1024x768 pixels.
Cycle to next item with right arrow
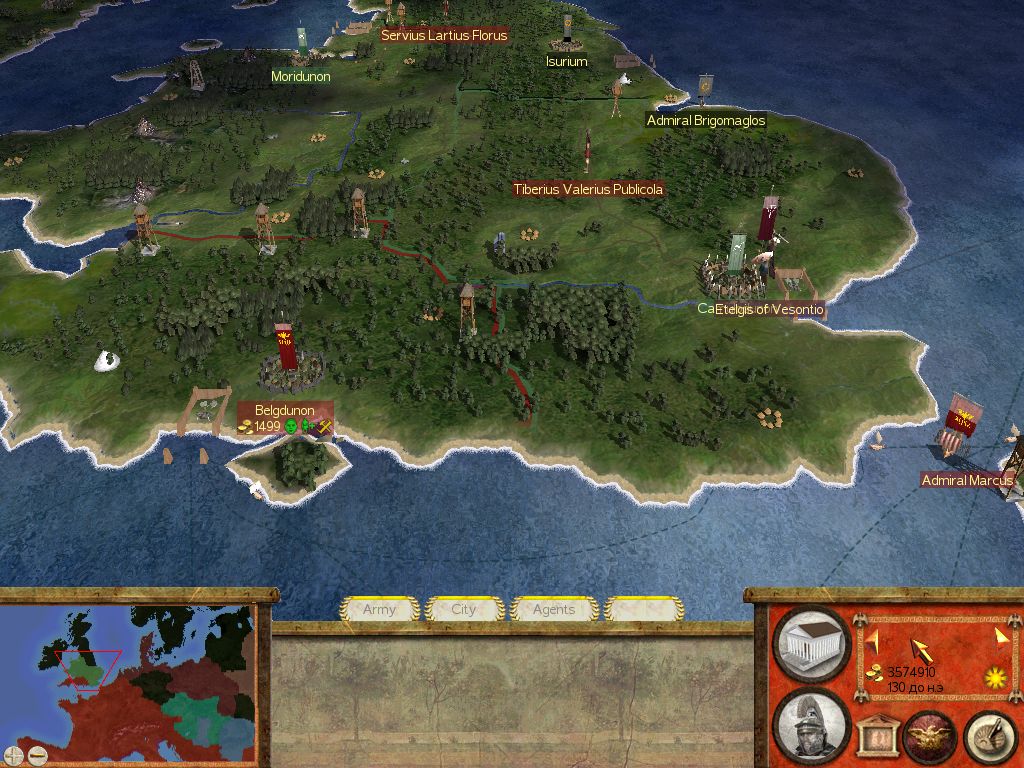(x=1000, y=637)
